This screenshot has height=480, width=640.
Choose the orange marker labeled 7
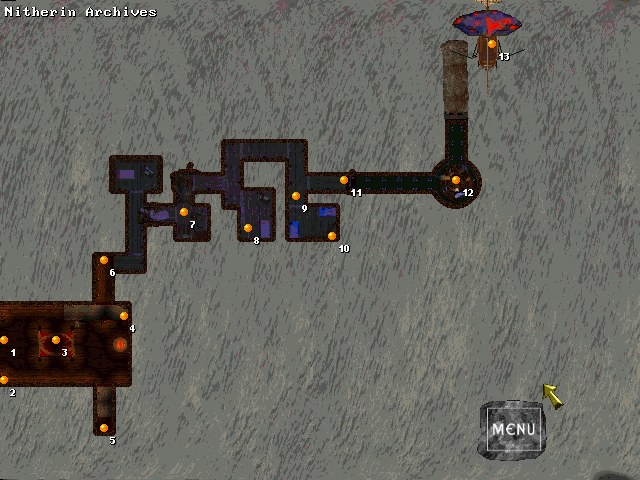point(184,212)
